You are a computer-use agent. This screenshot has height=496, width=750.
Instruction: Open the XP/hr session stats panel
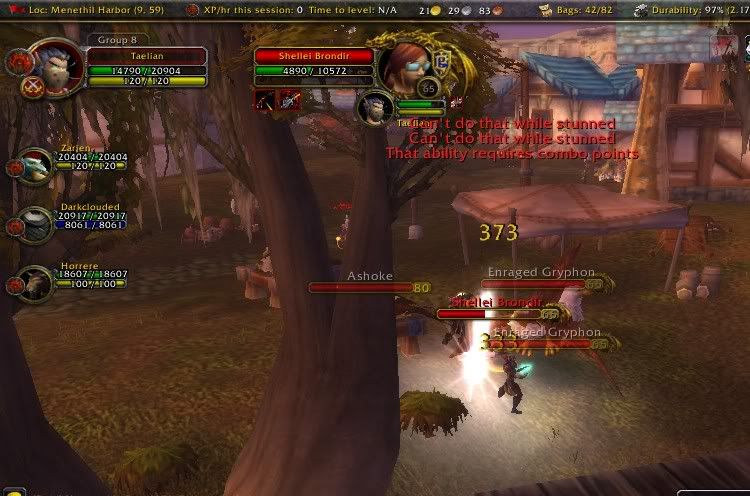pos(295,10)
